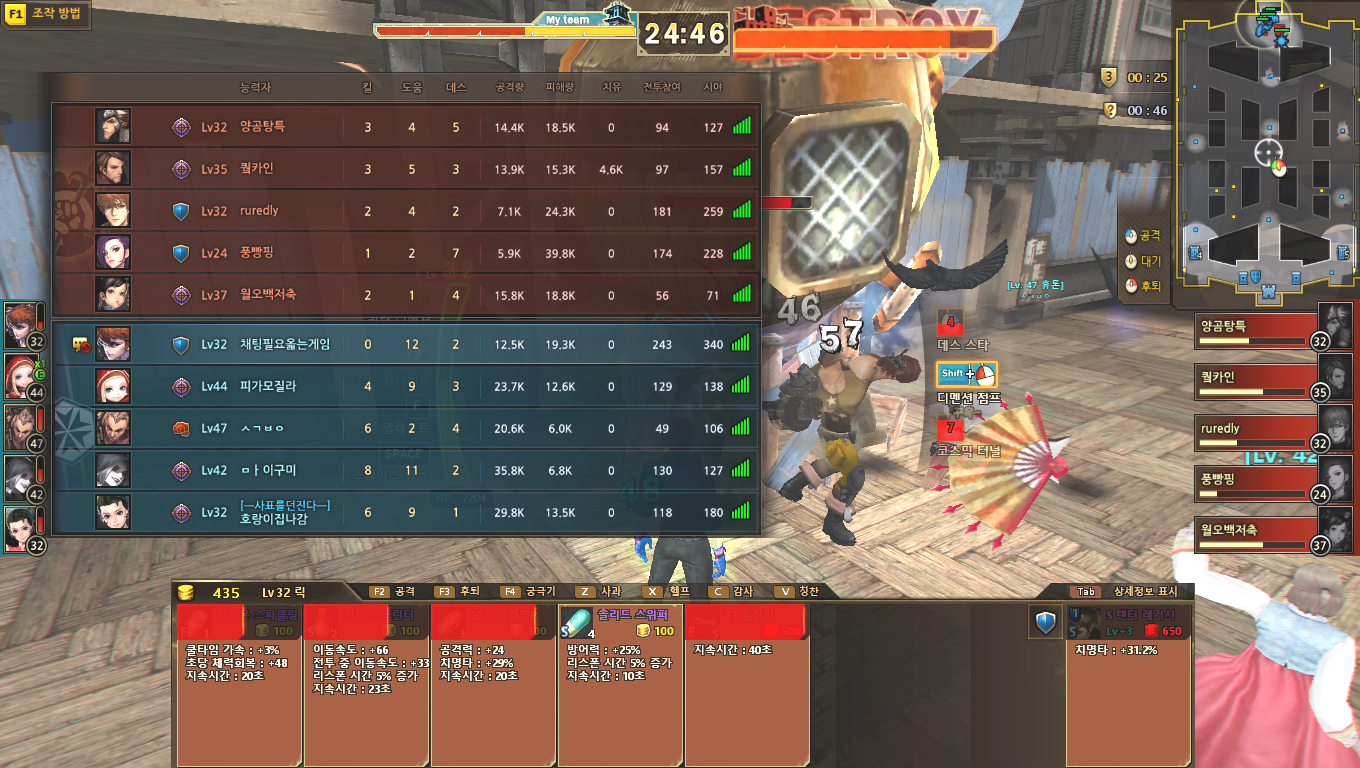Pick the 공격력 +24 item card
This screenshot has width=1360, height=768.
coord(492,680)
